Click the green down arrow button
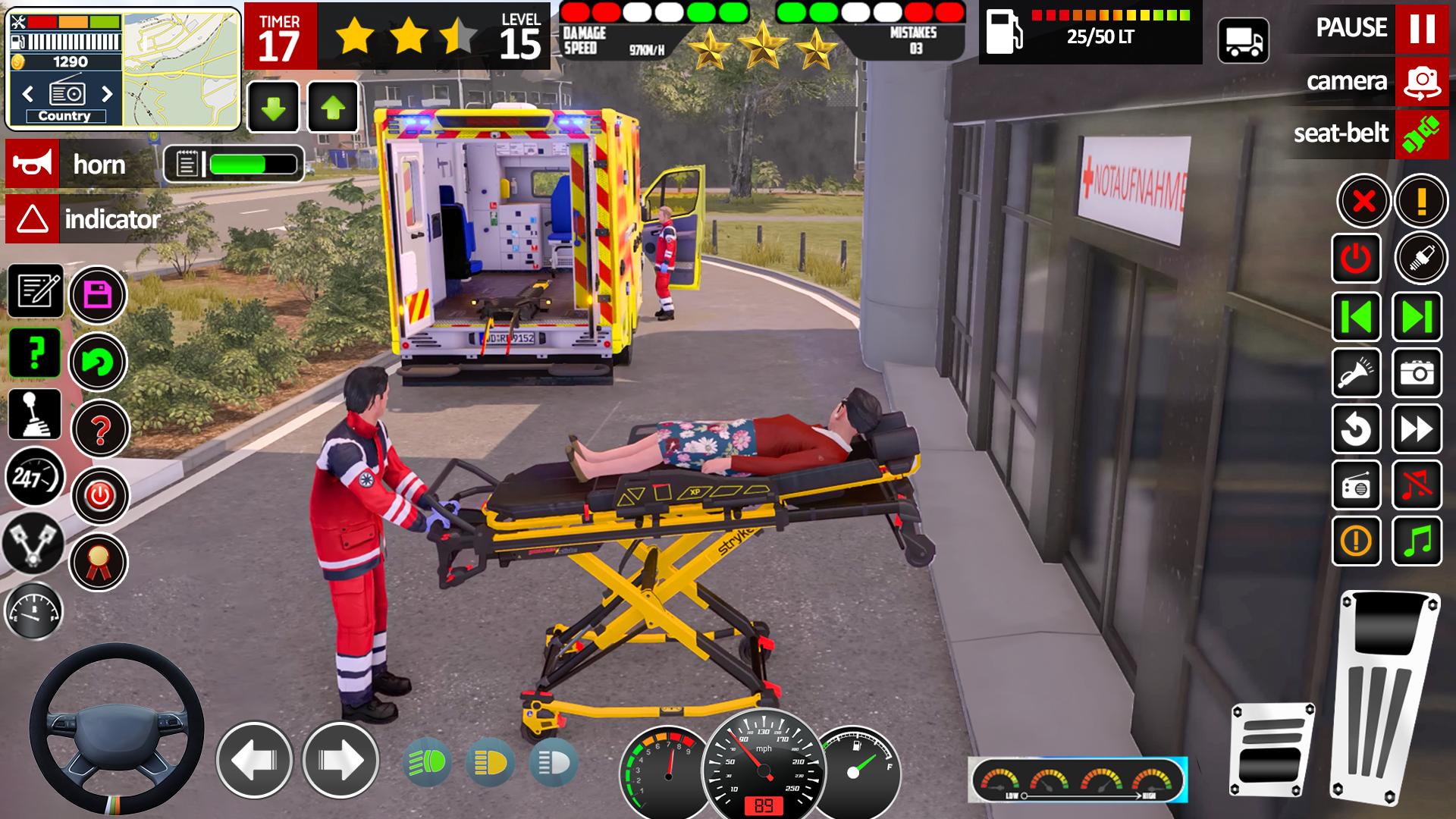This screenshot has height=819, width=1456. tap(274, 108)
